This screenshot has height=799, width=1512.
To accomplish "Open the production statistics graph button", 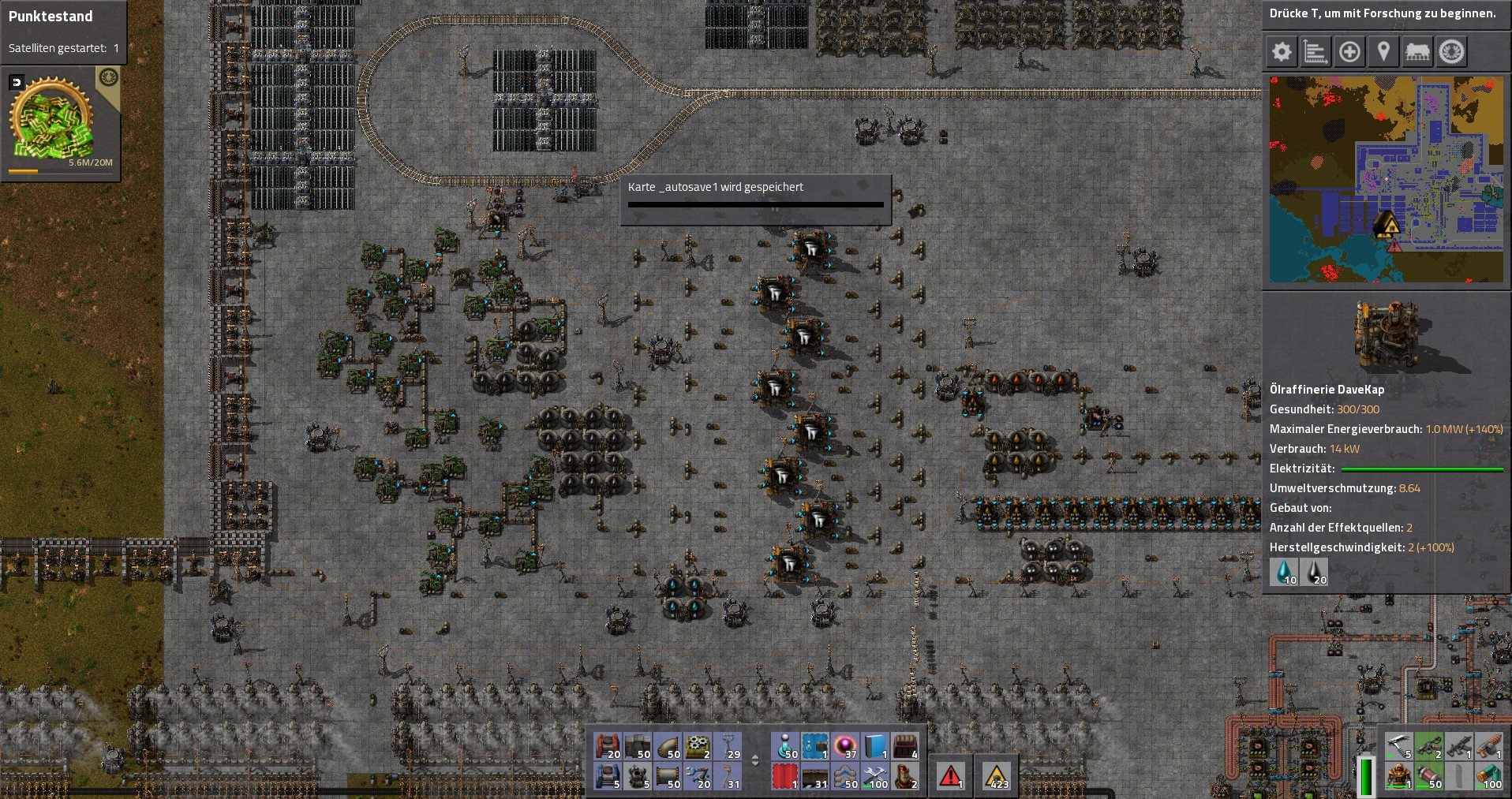I will pos(1316,52).
